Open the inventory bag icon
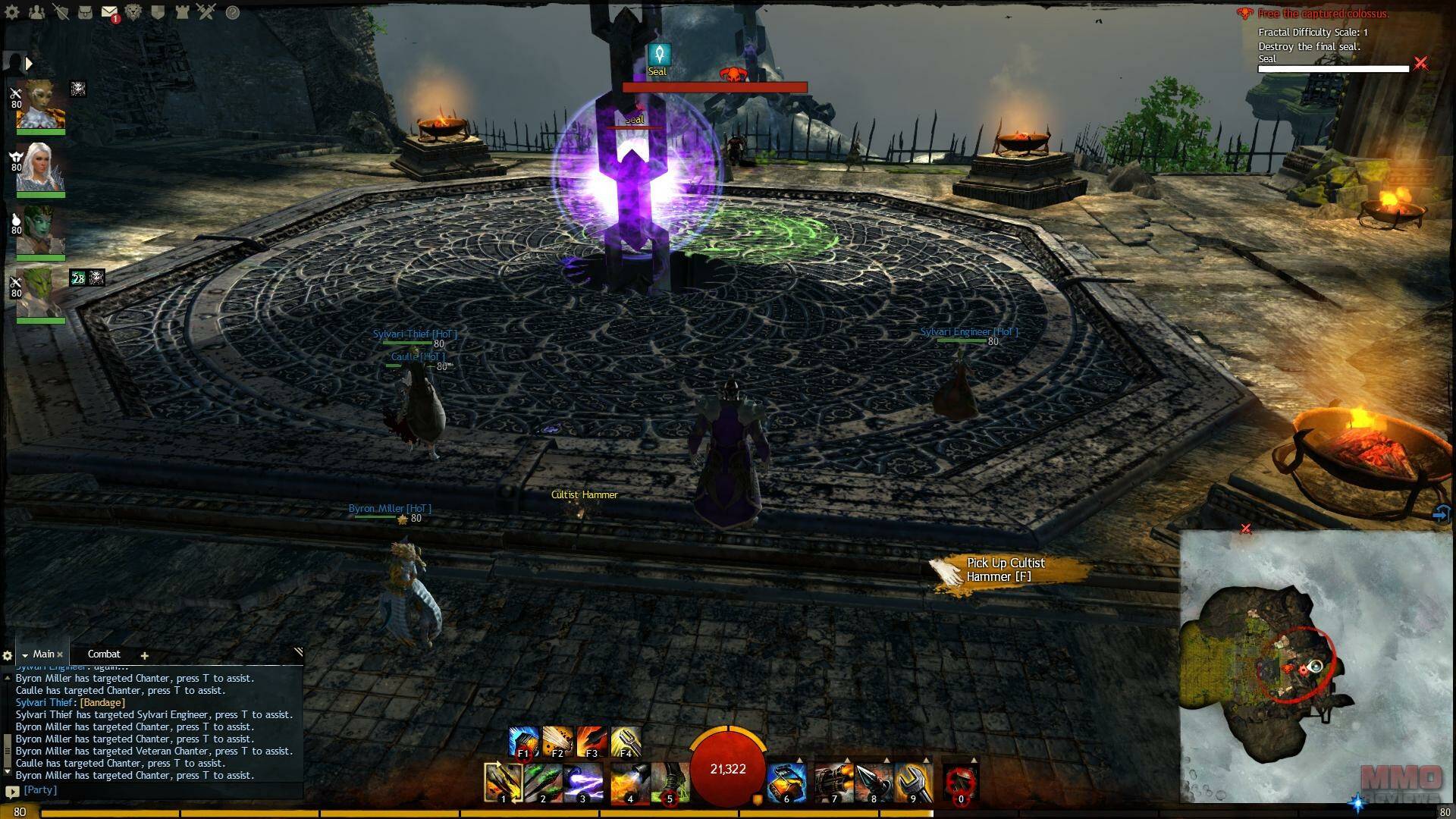The width and height of the screenshot is (1456, 819). coord(86,12)
